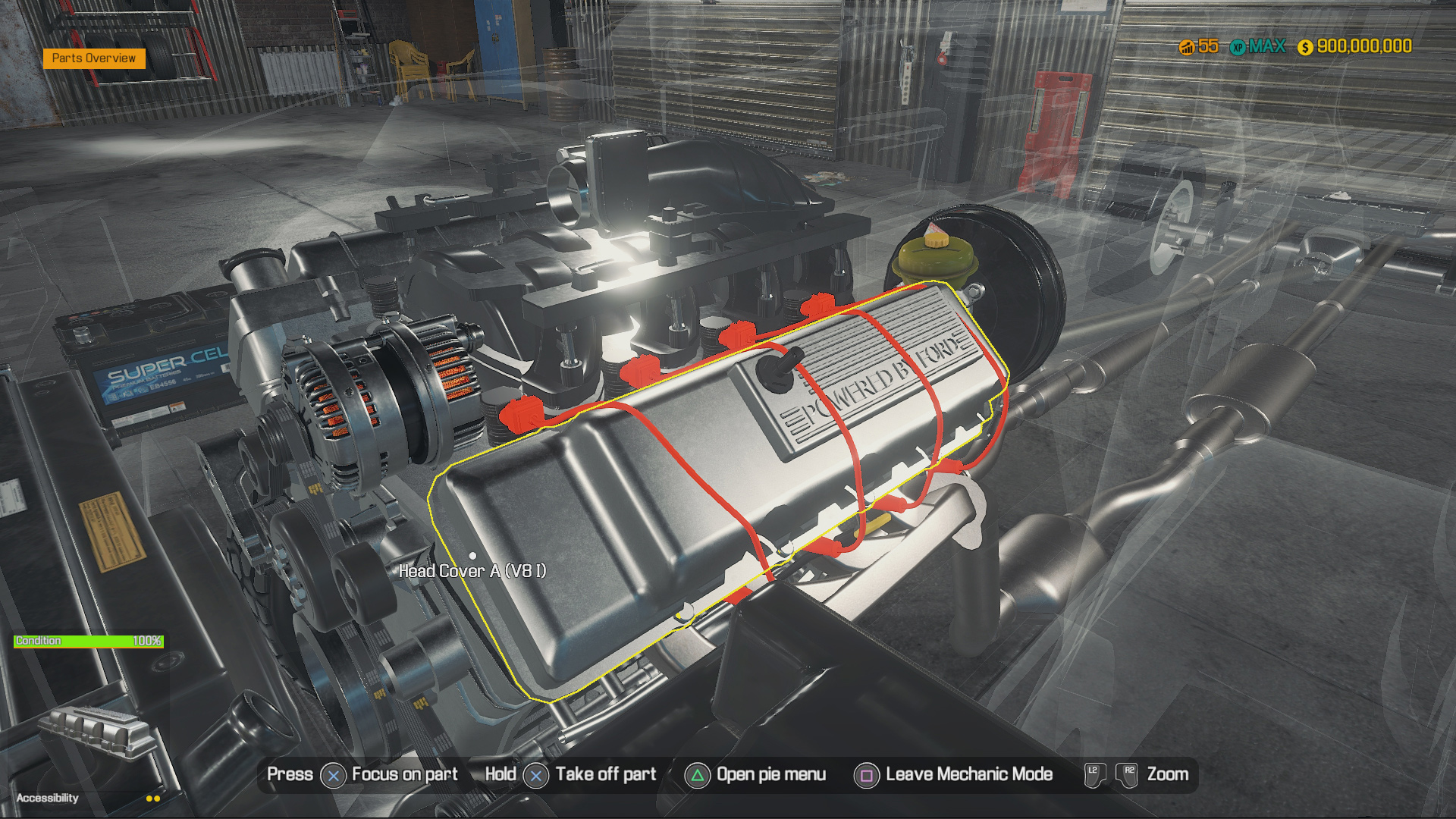Viewport: 1456px width, 819px height.
Task: Open the Parts Overview panel
Action: (94, 58)
